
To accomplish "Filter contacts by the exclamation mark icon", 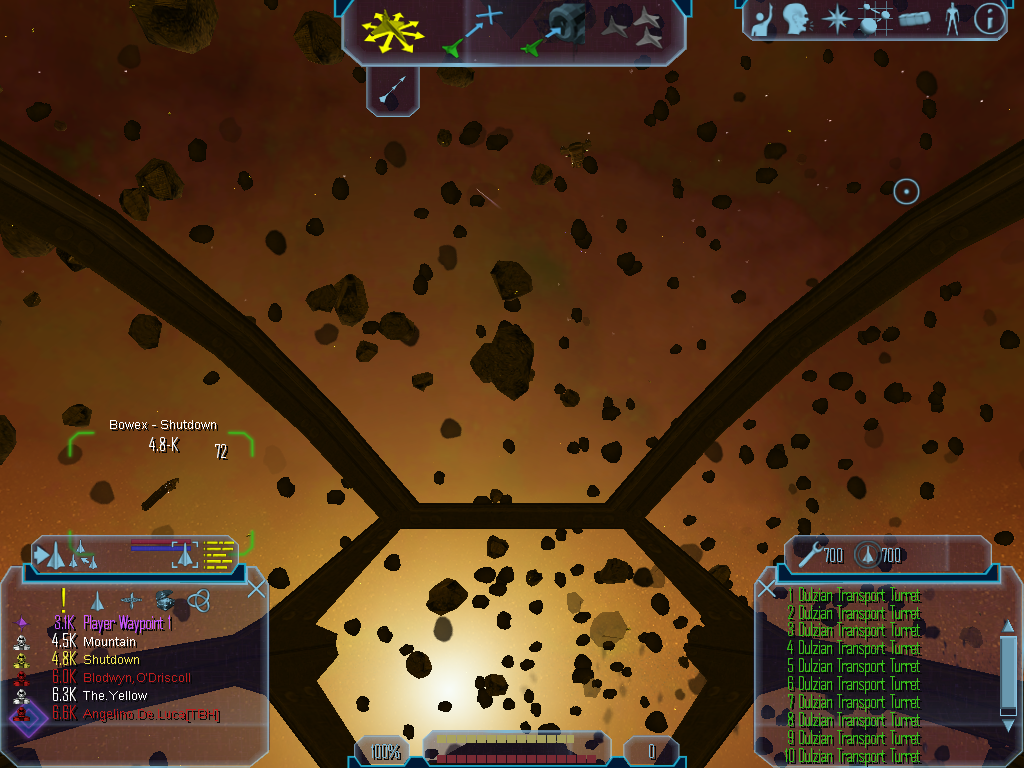I will (x=64, y=599).
